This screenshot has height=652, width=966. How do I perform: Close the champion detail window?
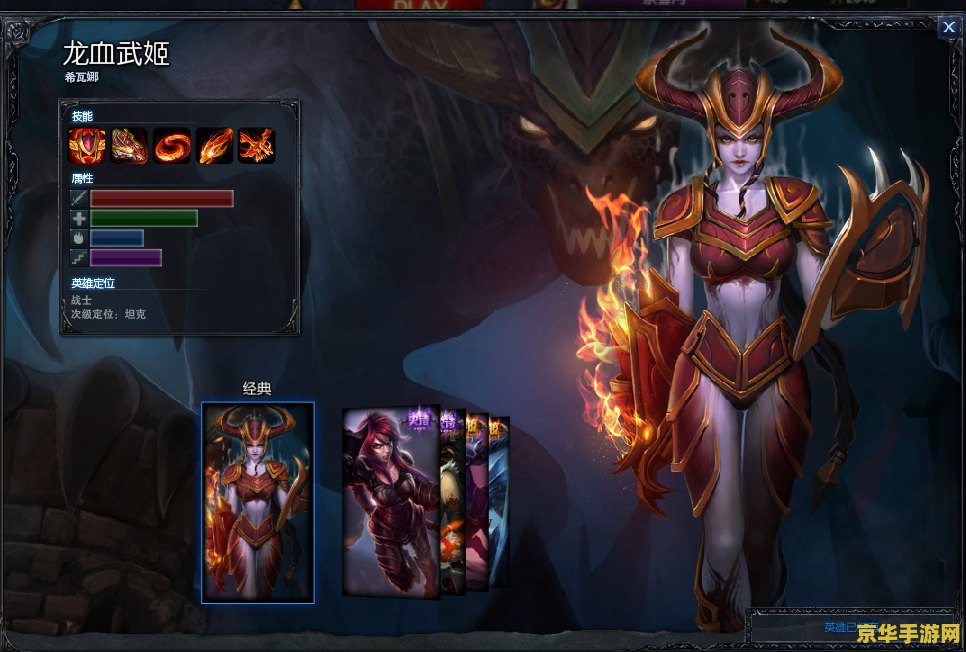click(948, 28)
